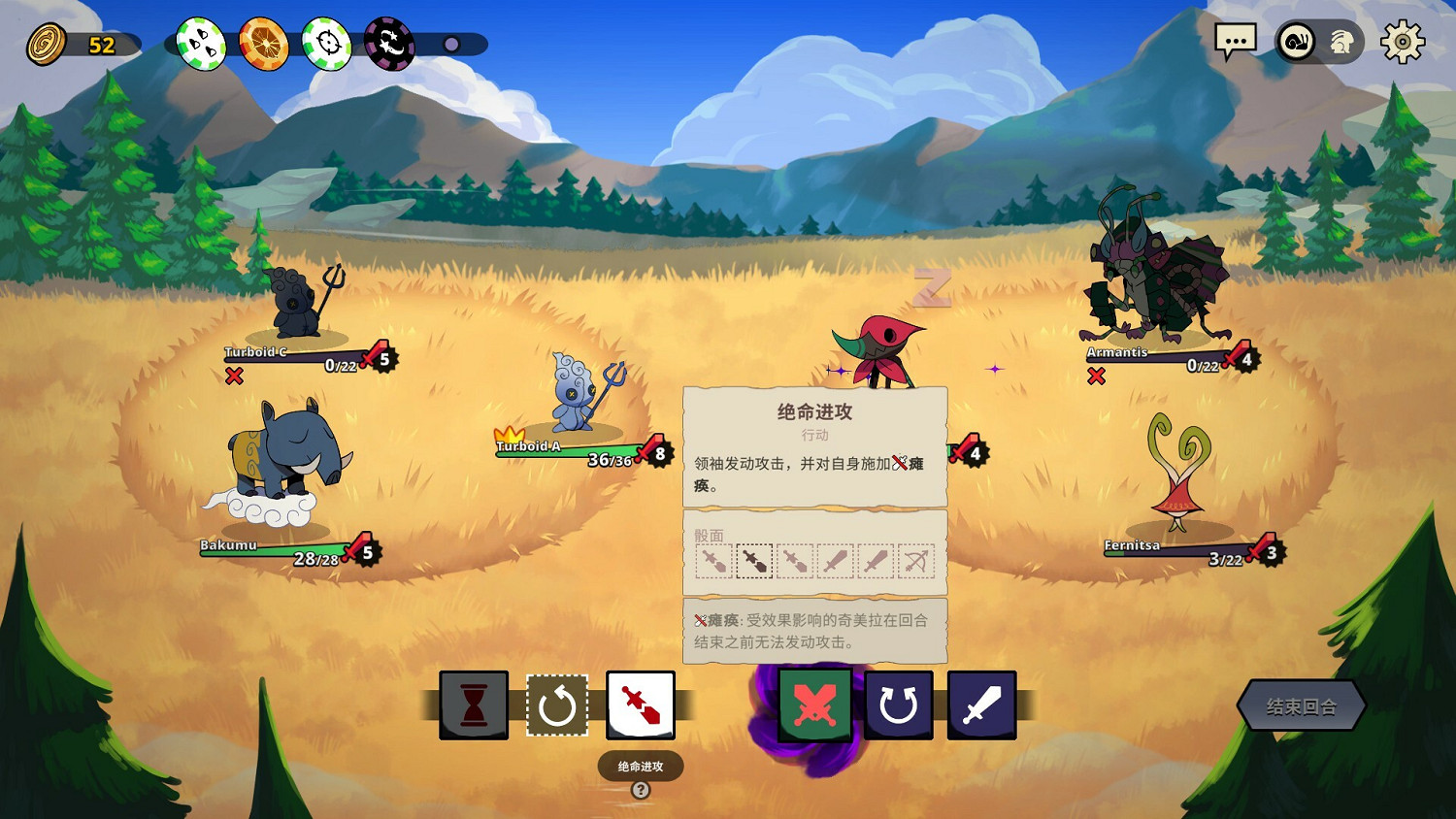Open the chat speech bubble icon
Image resolution: width=1456 pixels, height=819 pixels.
point(1237,42)
